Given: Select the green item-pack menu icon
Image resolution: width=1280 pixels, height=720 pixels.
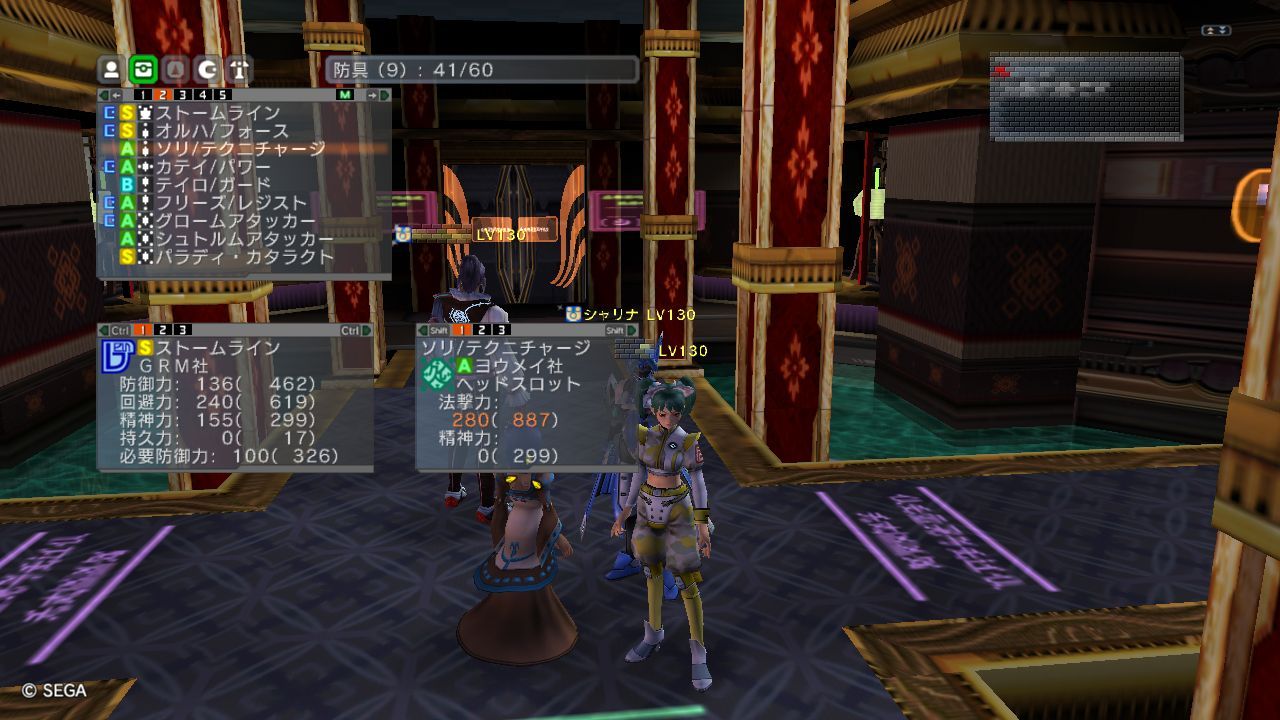Looking at the screenshot, I should point(143,70).
